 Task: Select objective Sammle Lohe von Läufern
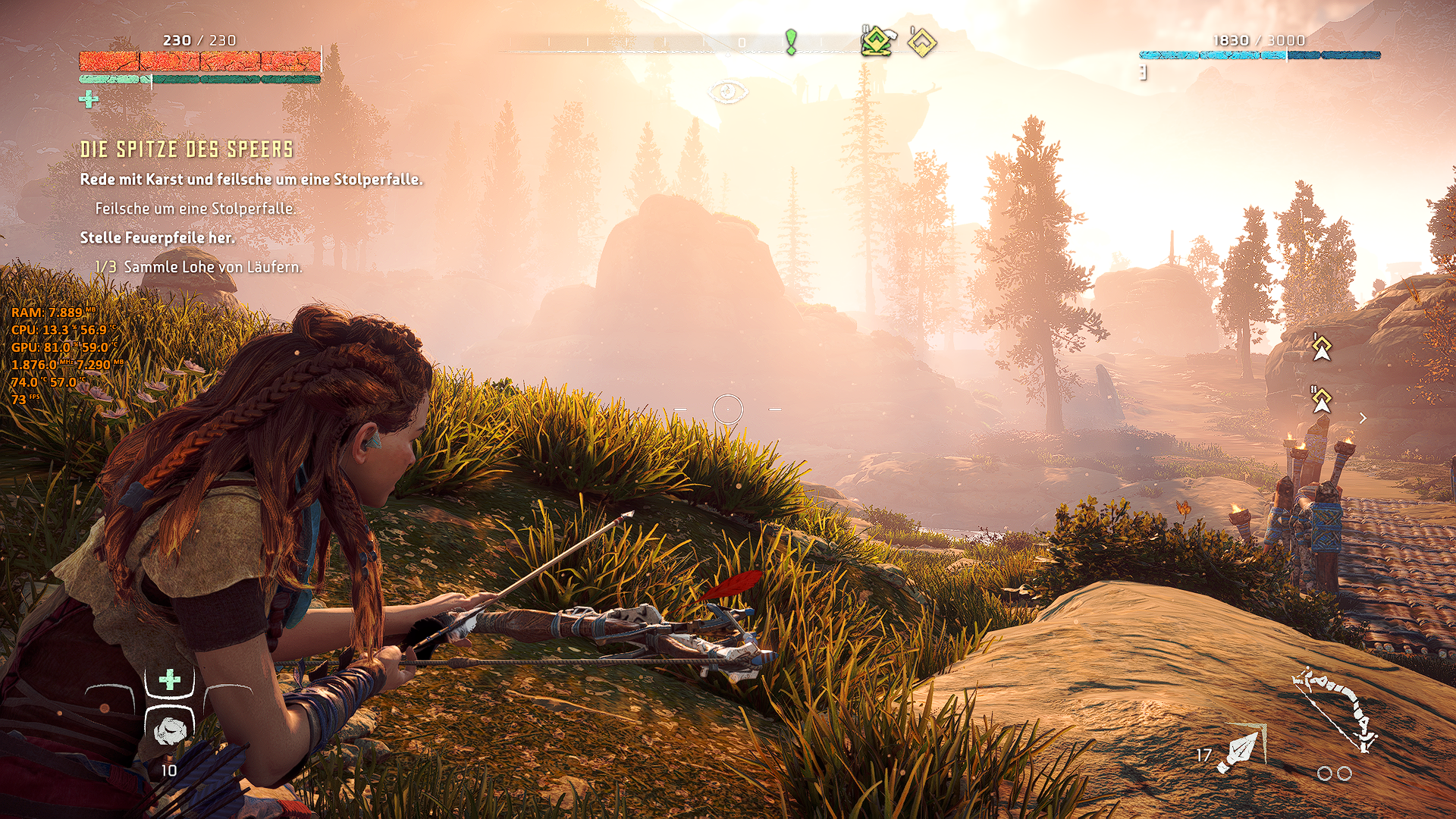199,267
